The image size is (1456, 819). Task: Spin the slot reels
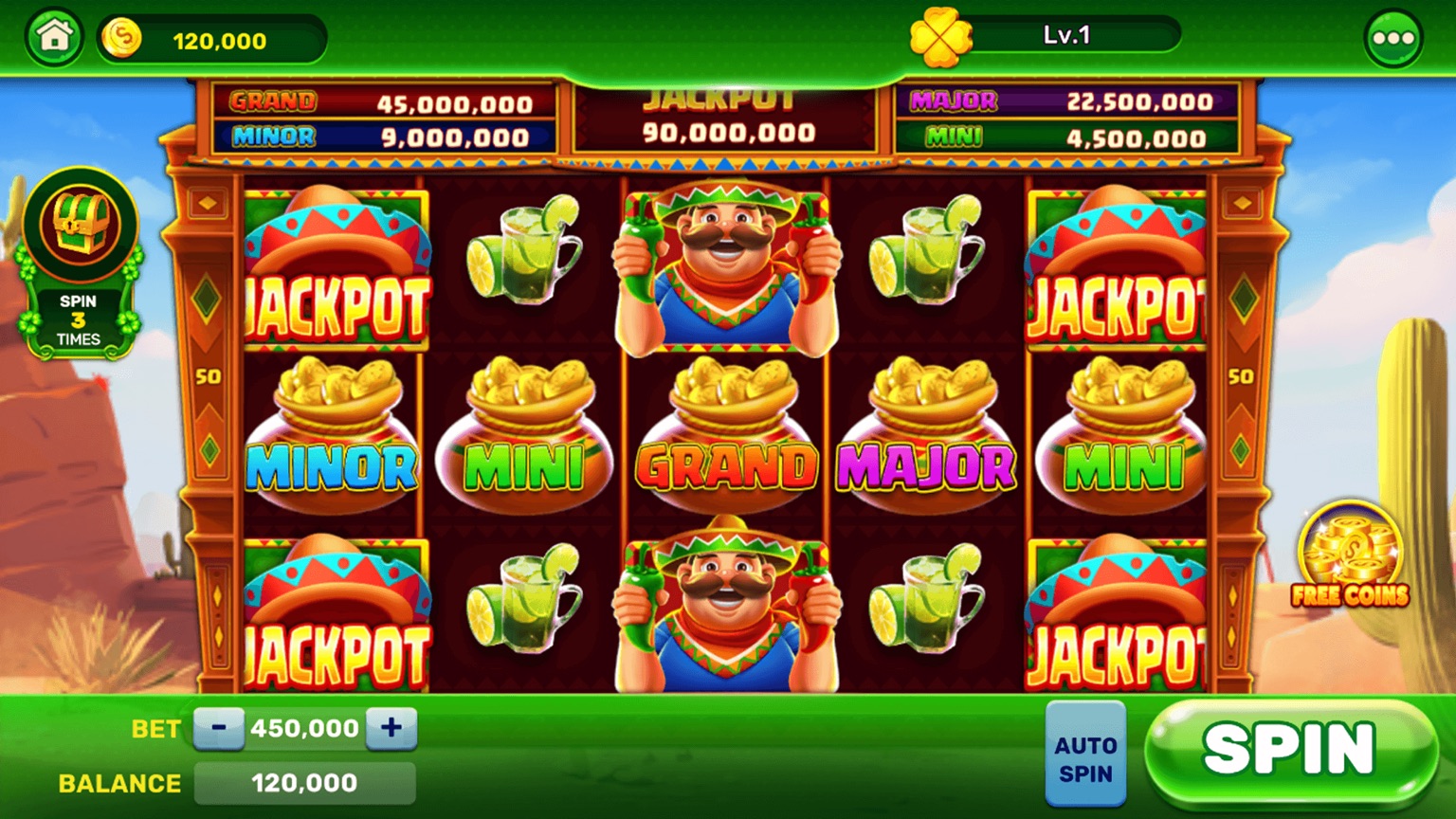click(x=1289, y=751)
